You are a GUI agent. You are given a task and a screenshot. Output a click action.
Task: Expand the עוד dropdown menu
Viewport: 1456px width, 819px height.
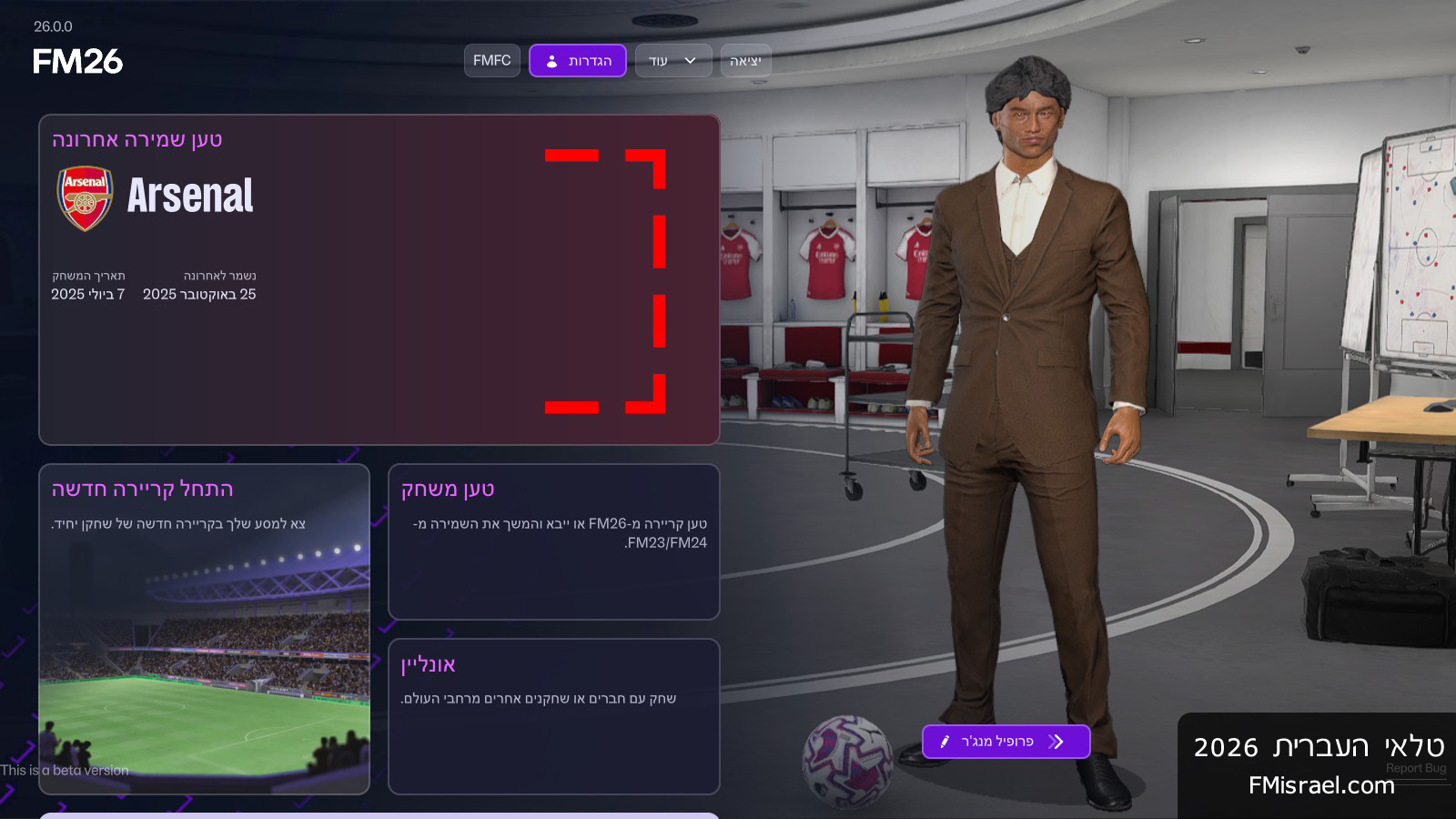673,61
